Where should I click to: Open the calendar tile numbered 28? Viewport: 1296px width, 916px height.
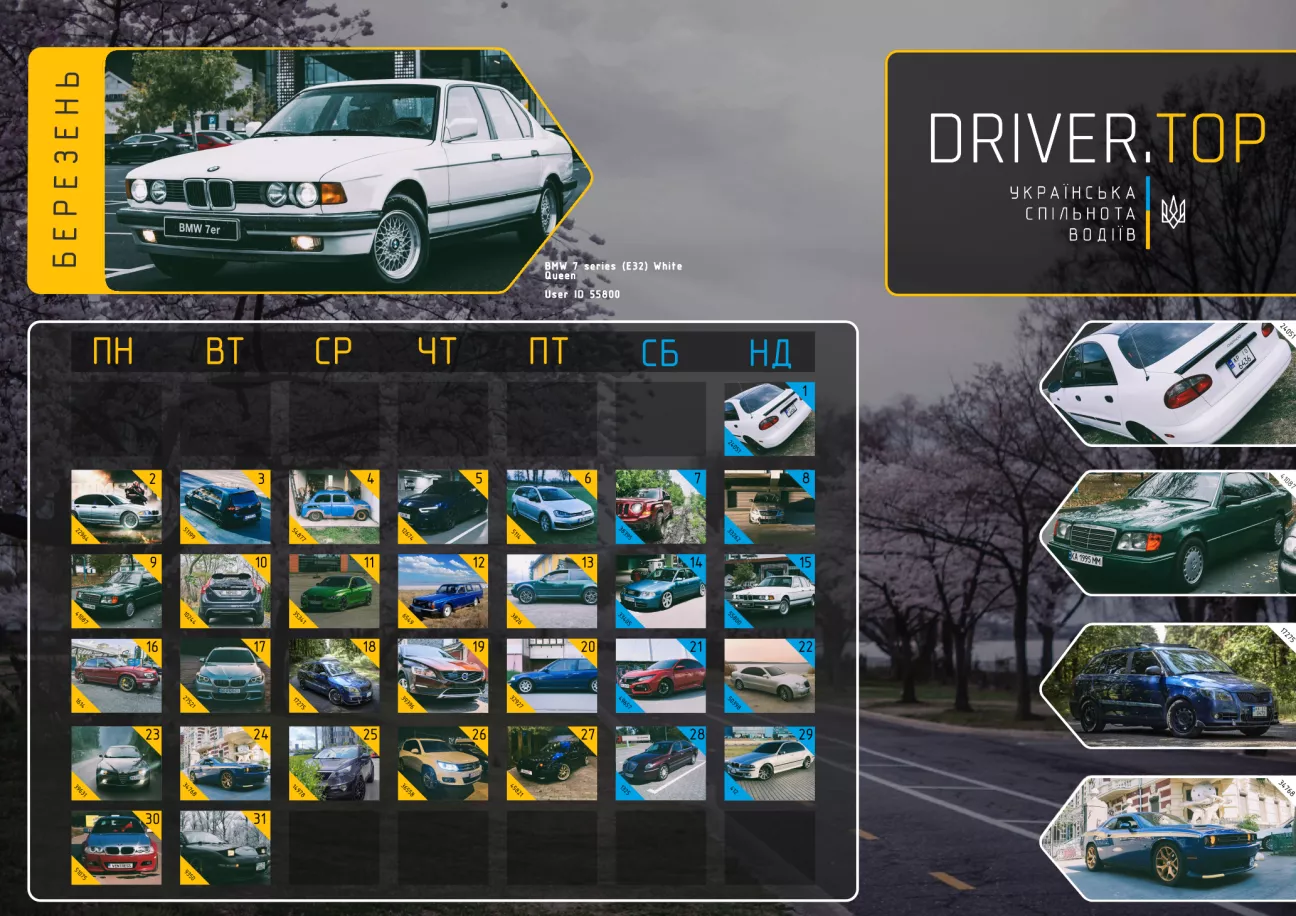(660, 763)
